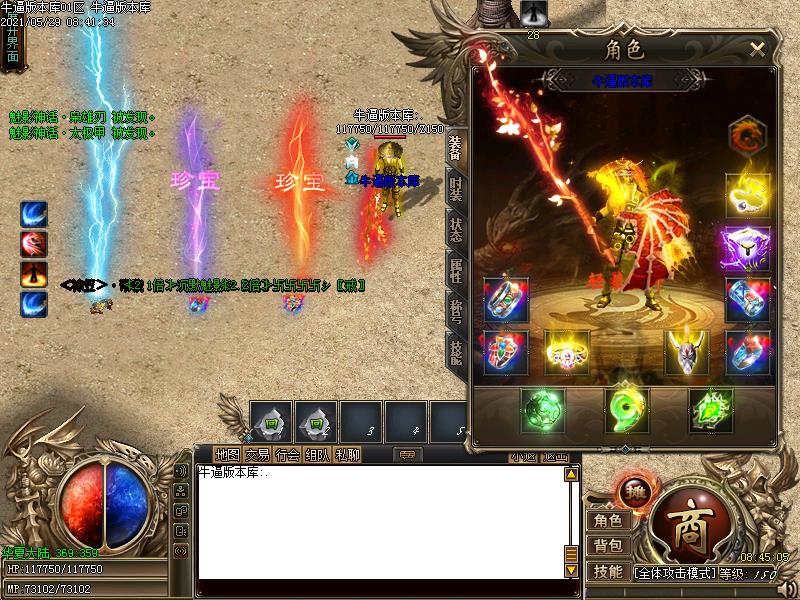Toggle the 全体攻击模式 attack mode
Viewport: 800px width, 600px height.
pyautogui.click(x=674, y=574)
